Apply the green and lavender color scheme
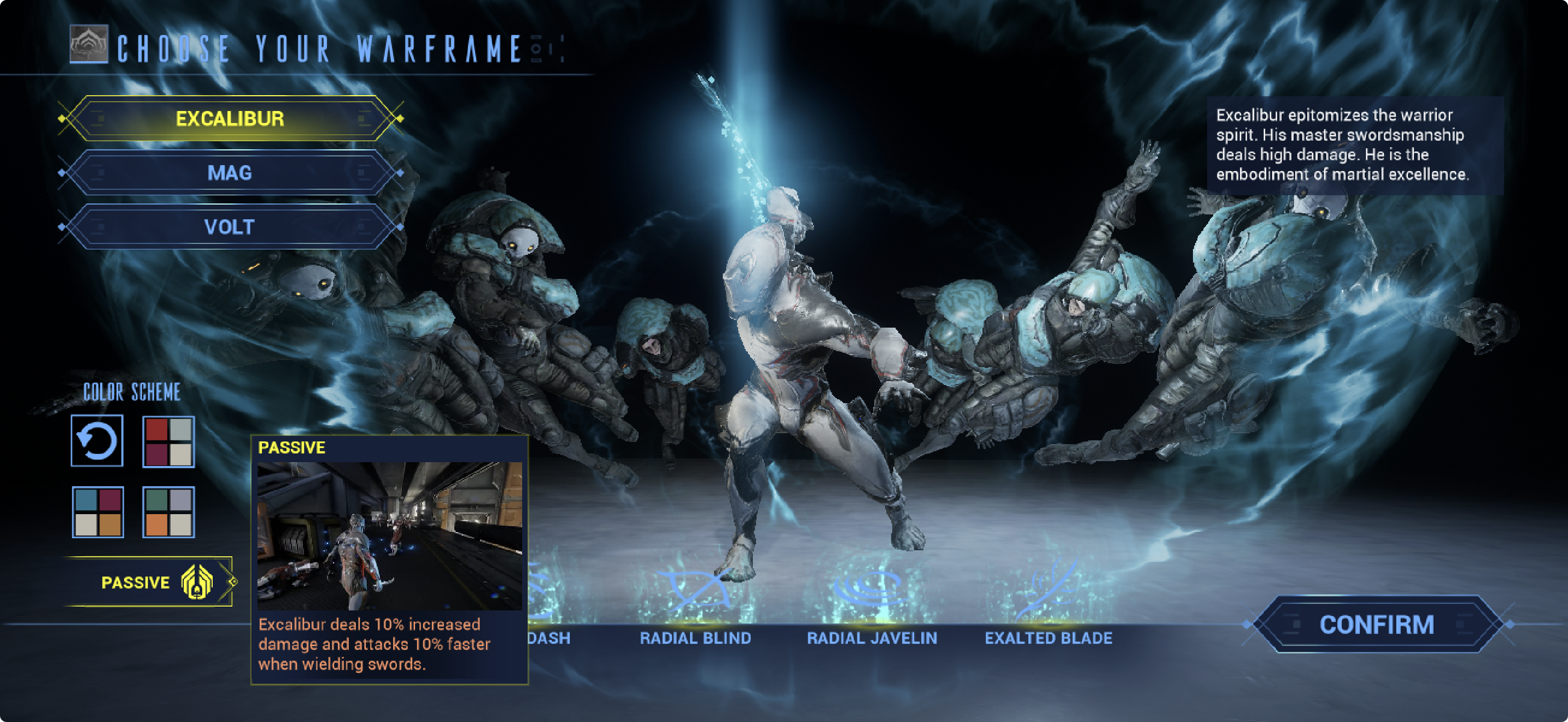The width and height of the screenshot is (1568, 722). [168, 512]
